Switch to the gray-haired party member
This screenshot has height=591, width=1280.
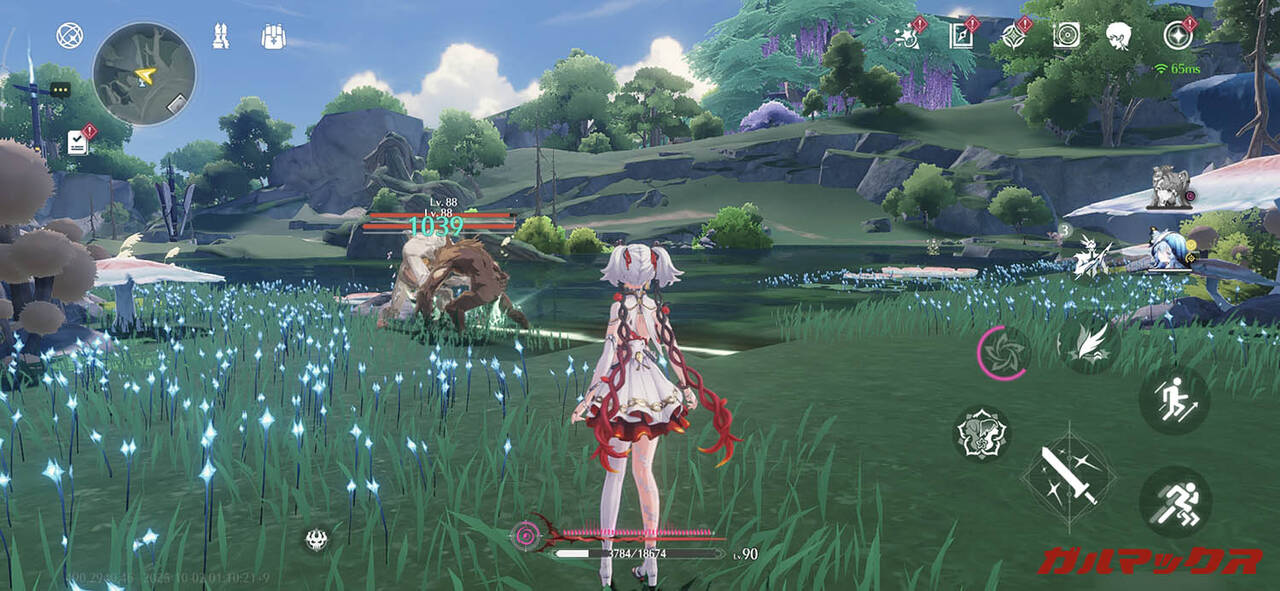[x=1167, y=188]
